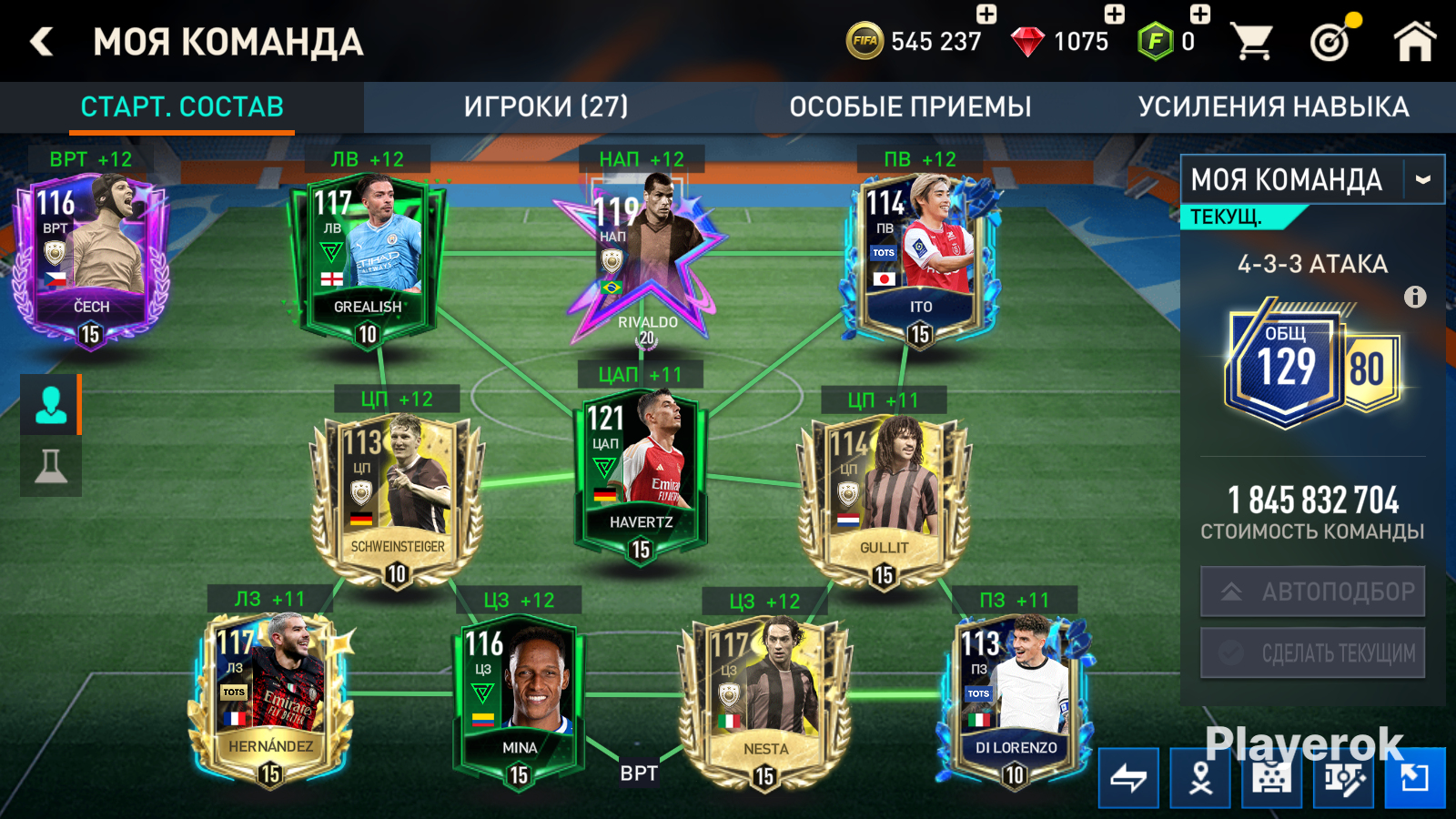This screenshot has height=819, width=1456.
Task: Show the Усиления навыка tab
Action: (1273, 107)
